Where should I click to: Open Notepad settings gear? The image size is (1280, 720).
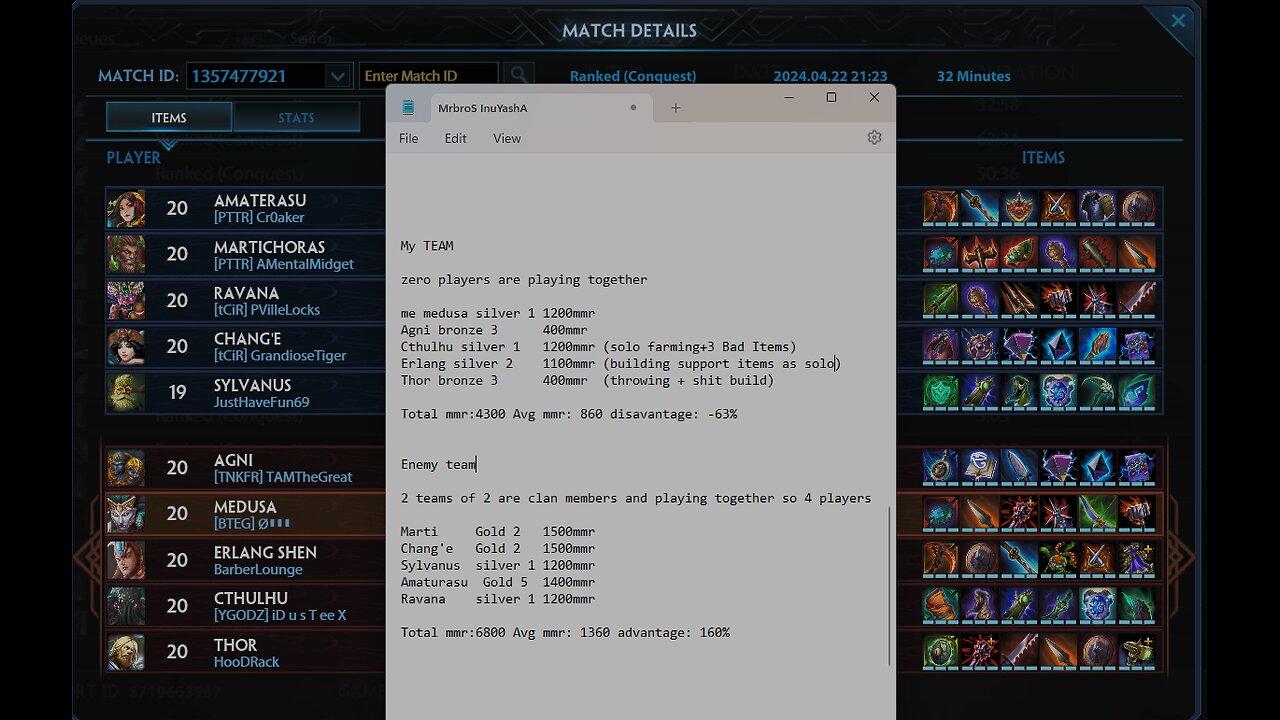(x=874, y=137)
